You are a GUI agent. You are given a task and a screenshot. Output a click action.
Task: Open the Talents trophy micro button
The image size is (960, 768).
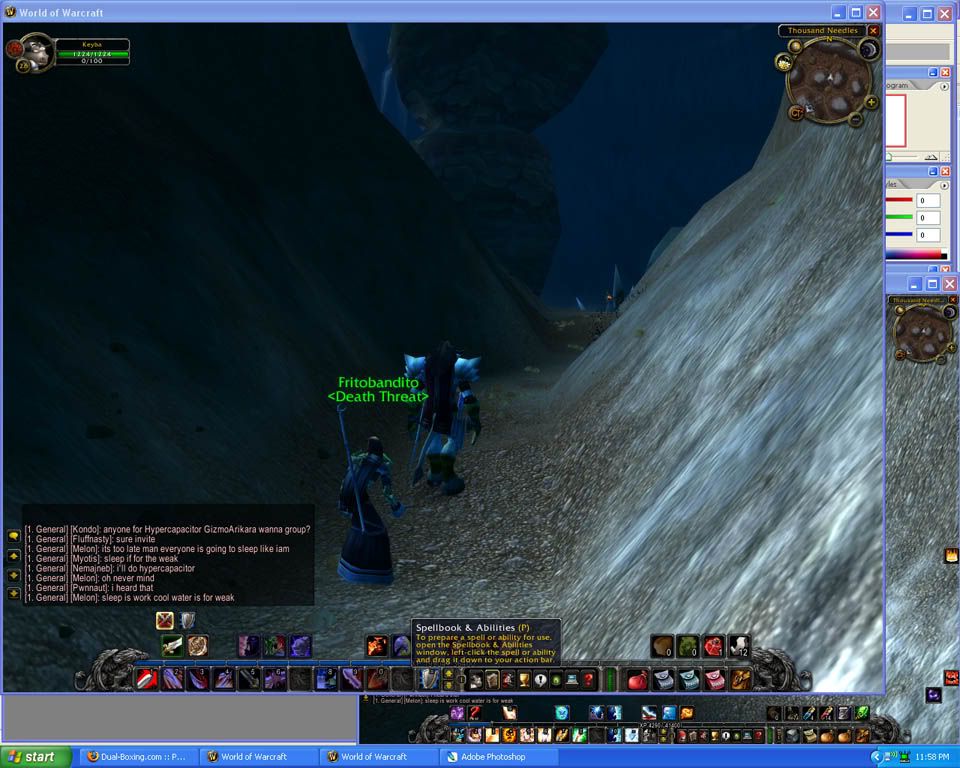[524, 680]
